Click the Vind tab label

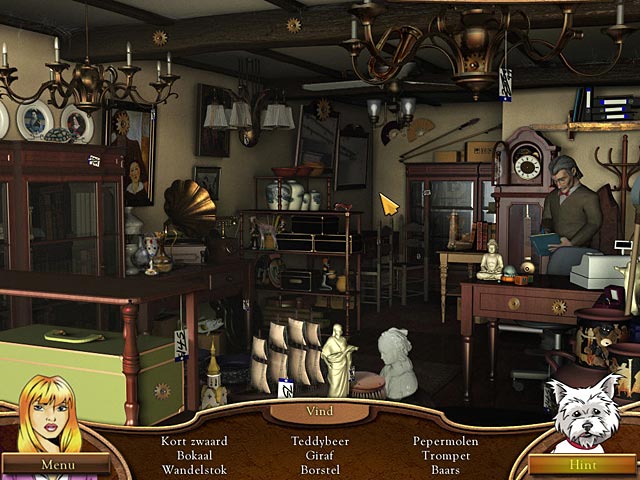click(319, 411)
